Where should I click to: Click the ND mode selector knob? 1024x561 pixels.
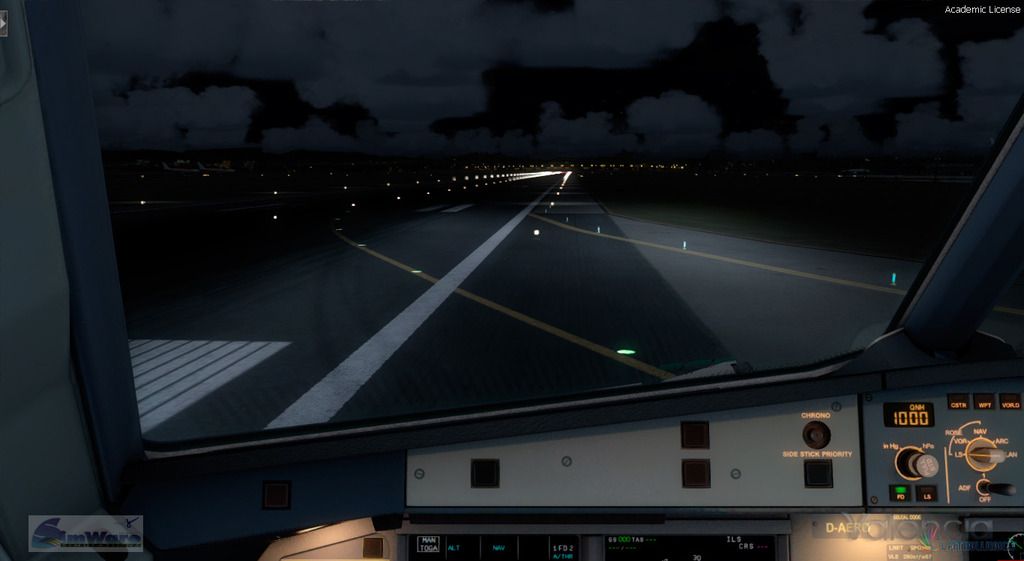985,455
